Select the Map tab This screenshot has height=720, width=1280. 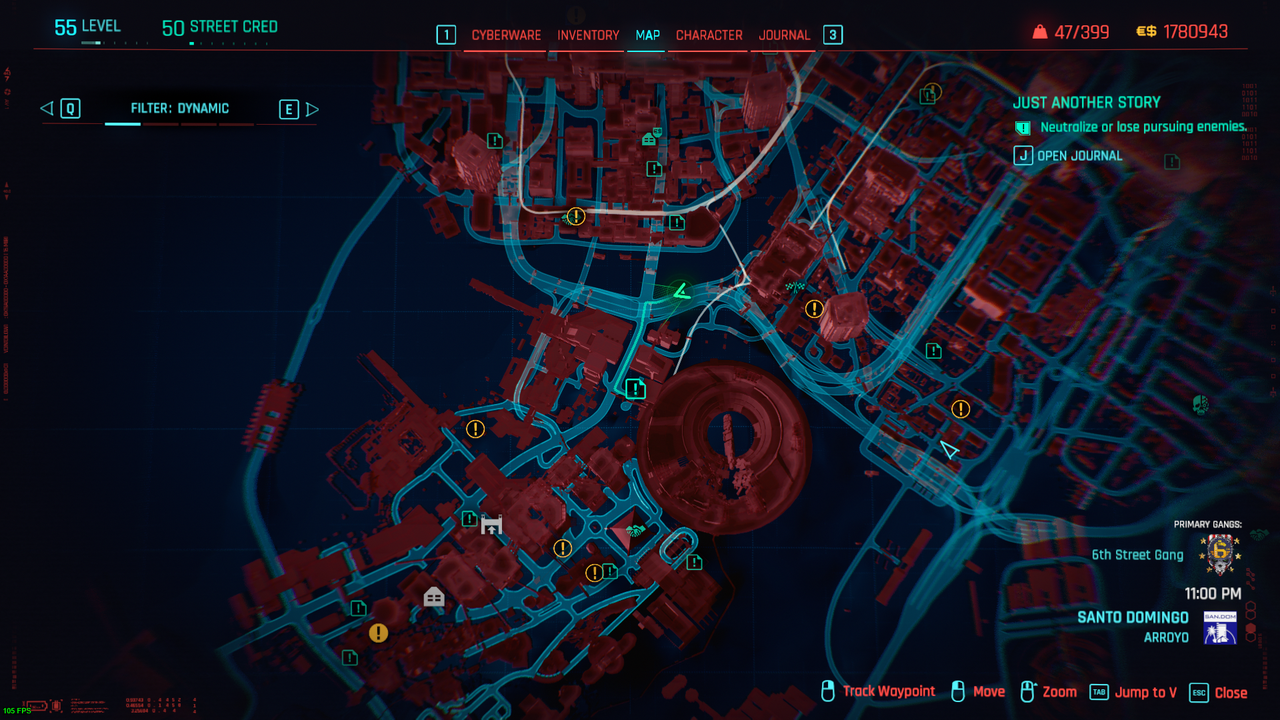pyautogui.click(x=648, y=35)
